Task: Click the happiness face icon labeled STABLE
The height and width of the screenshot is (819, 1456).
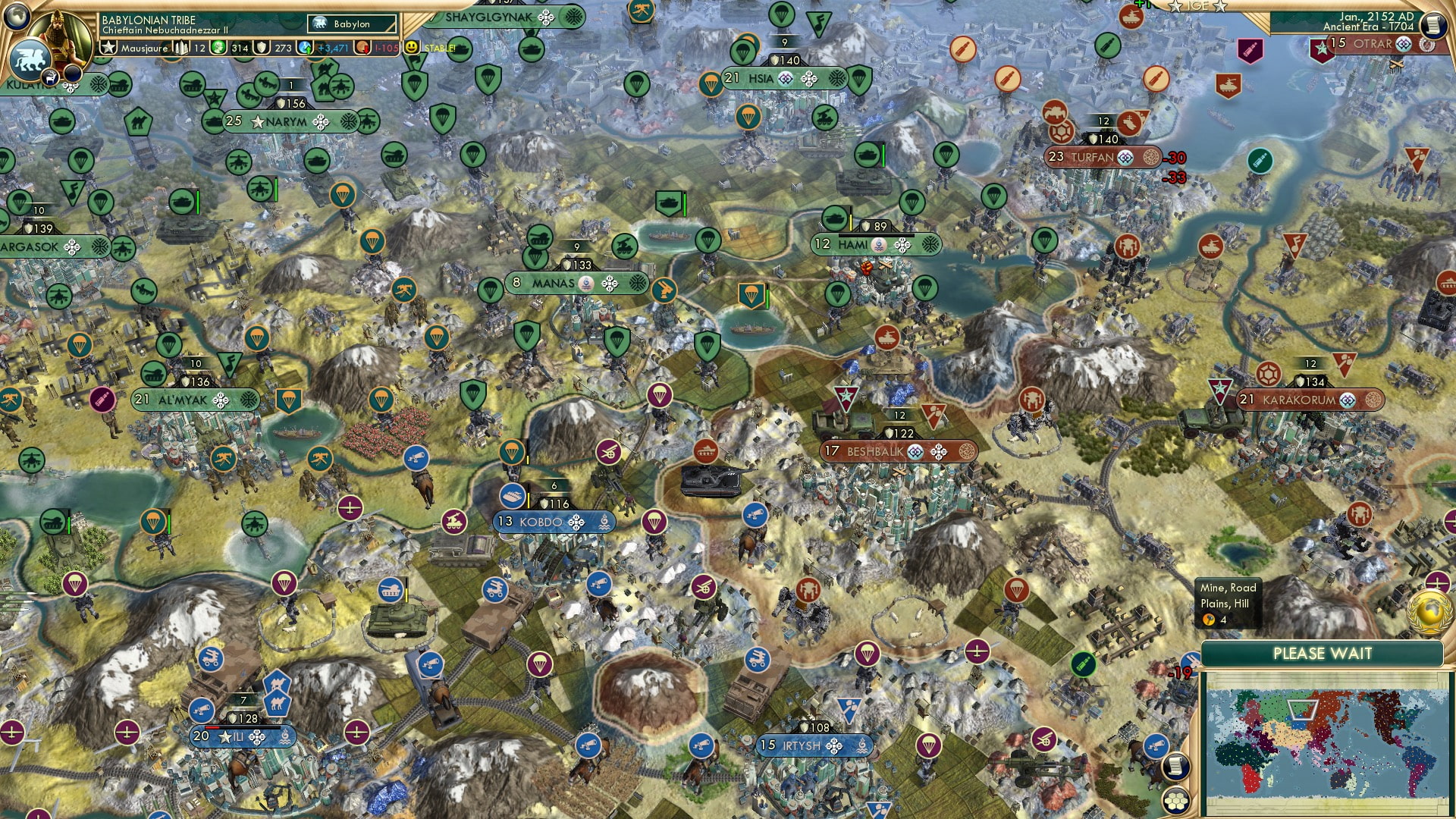Action: click(x=411, y=47)
